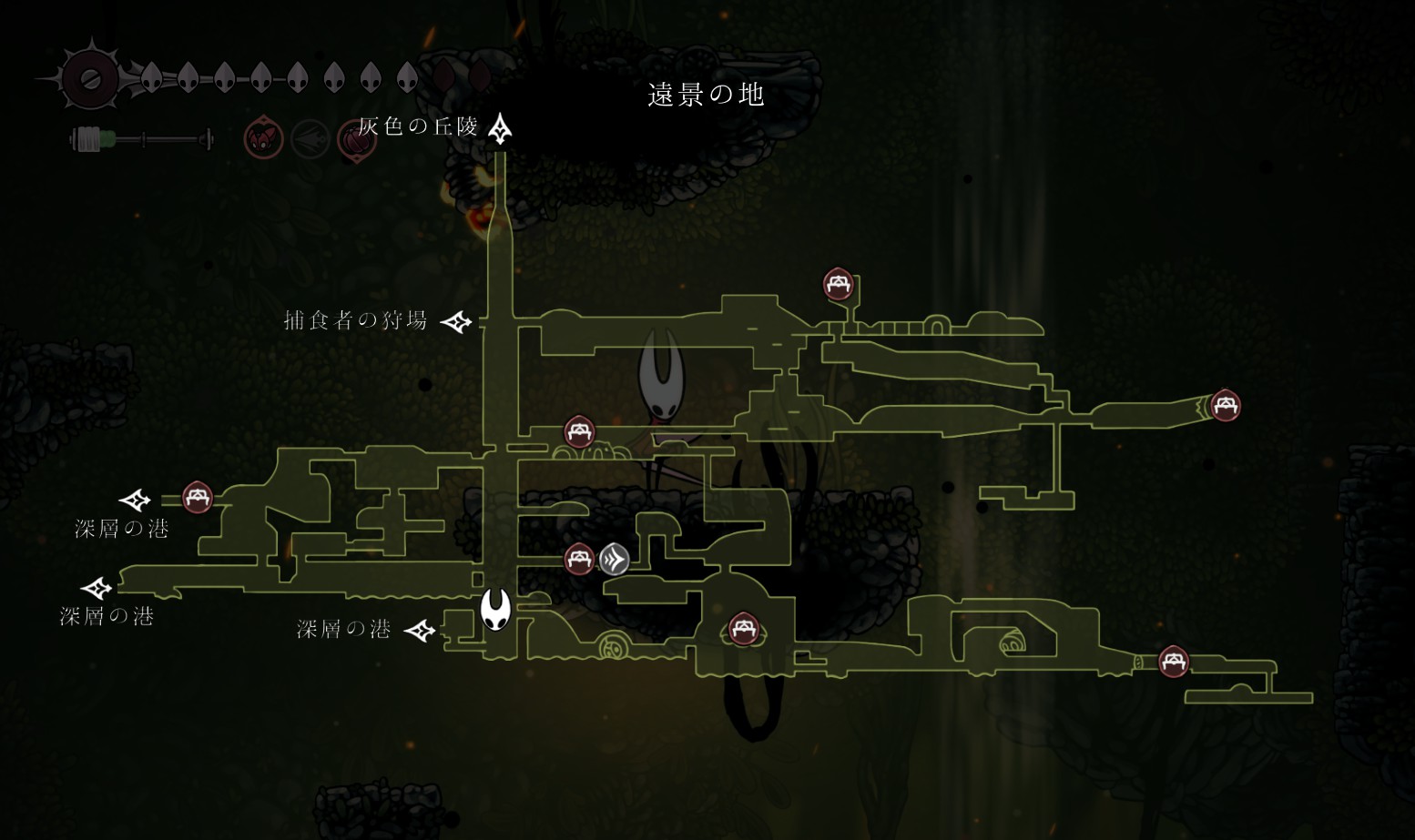Select the bench marker atop the short vertical shaft

838,284
